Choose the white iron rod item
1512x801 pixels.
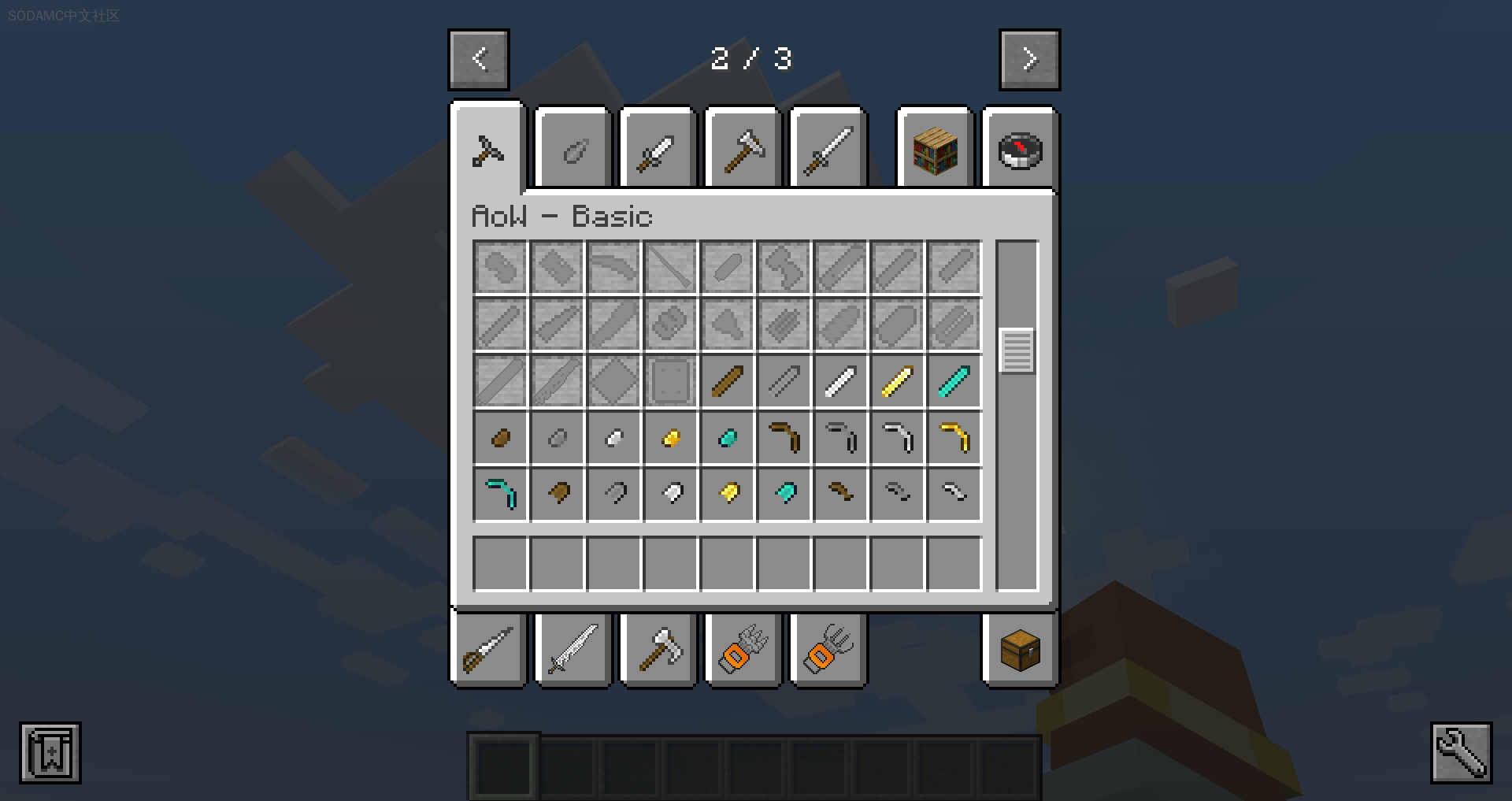pos(840,381)
